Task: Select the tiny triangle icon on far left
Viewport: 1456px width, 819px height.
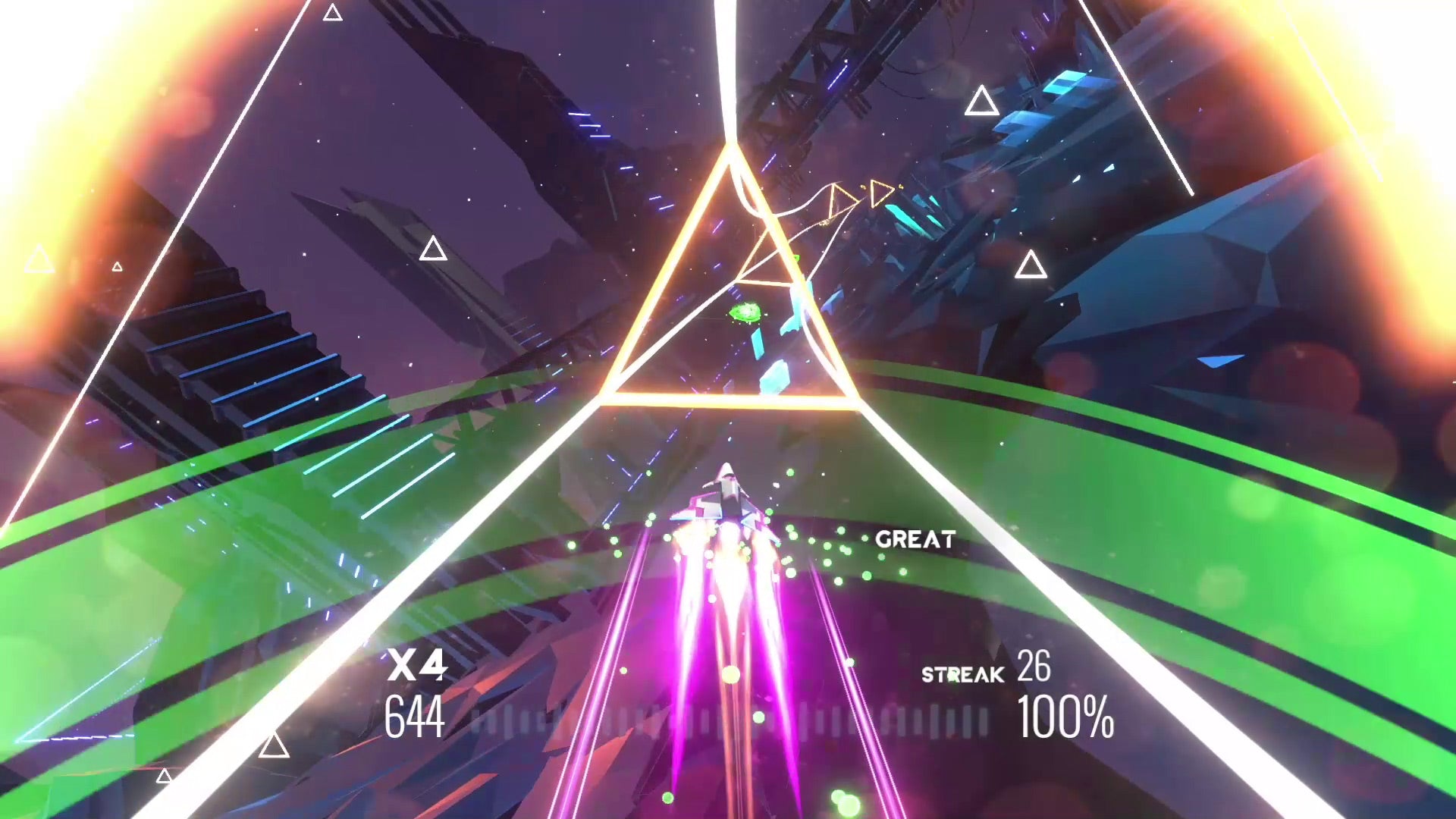Action: [x=118, y=266]
